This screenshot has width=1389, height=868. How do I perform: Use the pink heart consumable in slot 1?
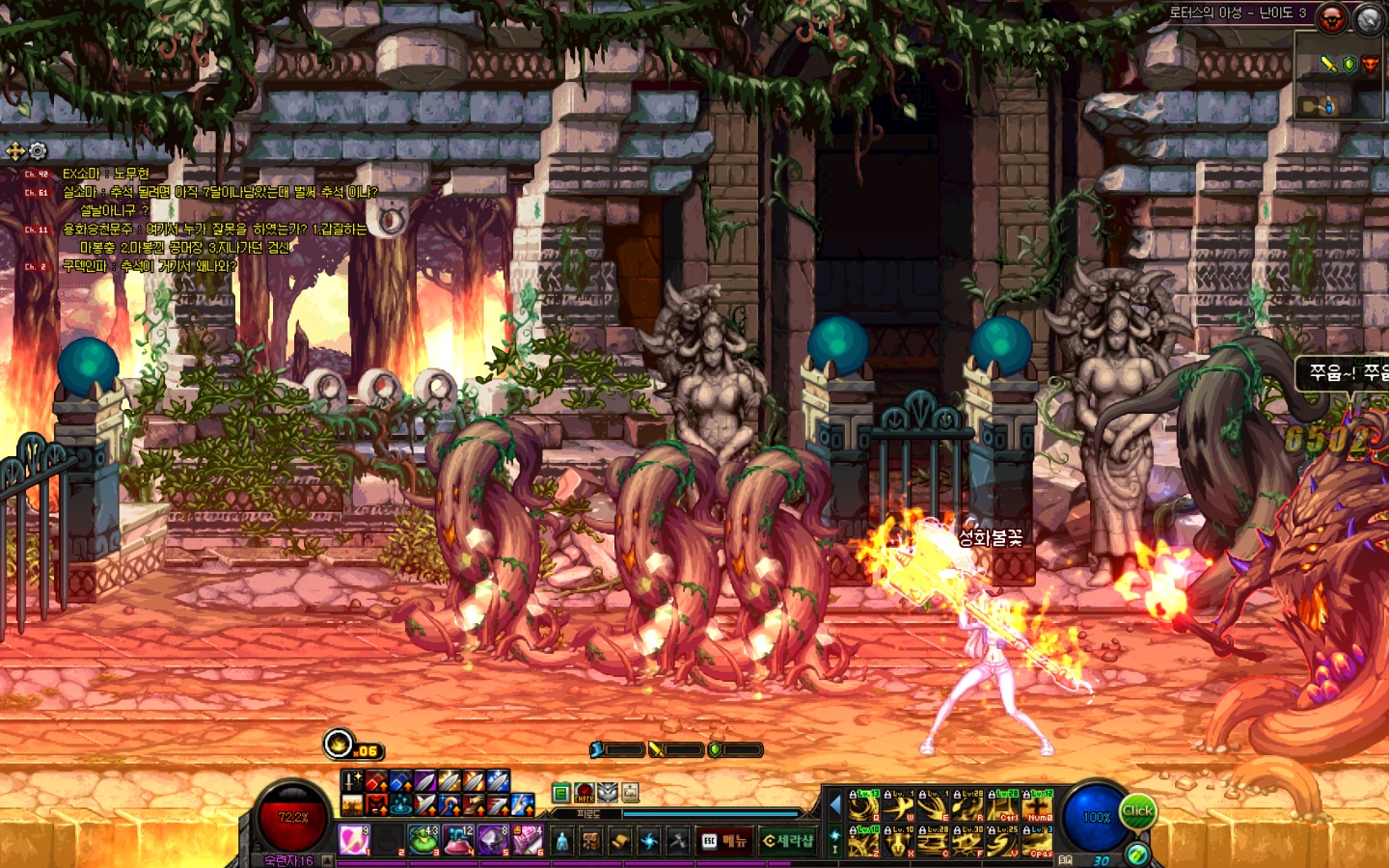(354, 839)
